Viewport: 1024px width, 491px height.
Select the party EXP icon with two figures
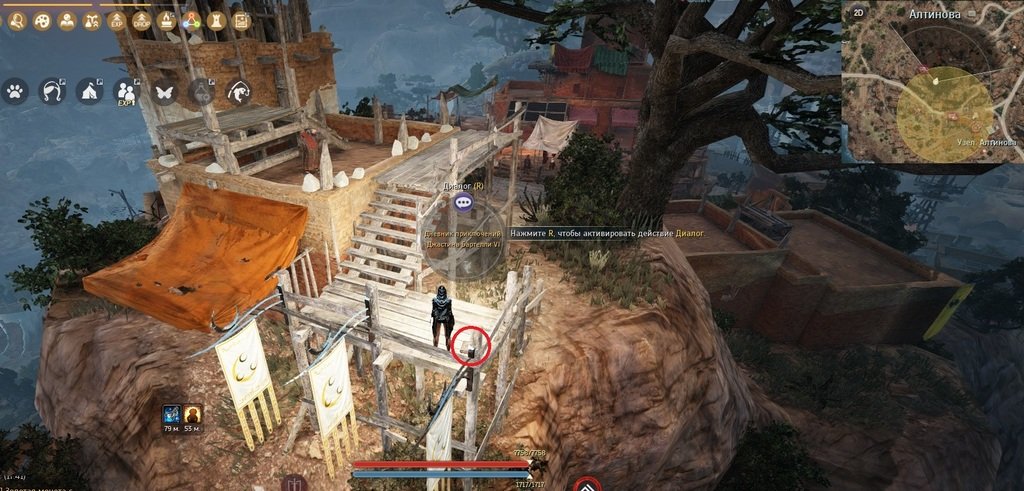(126, 92)
